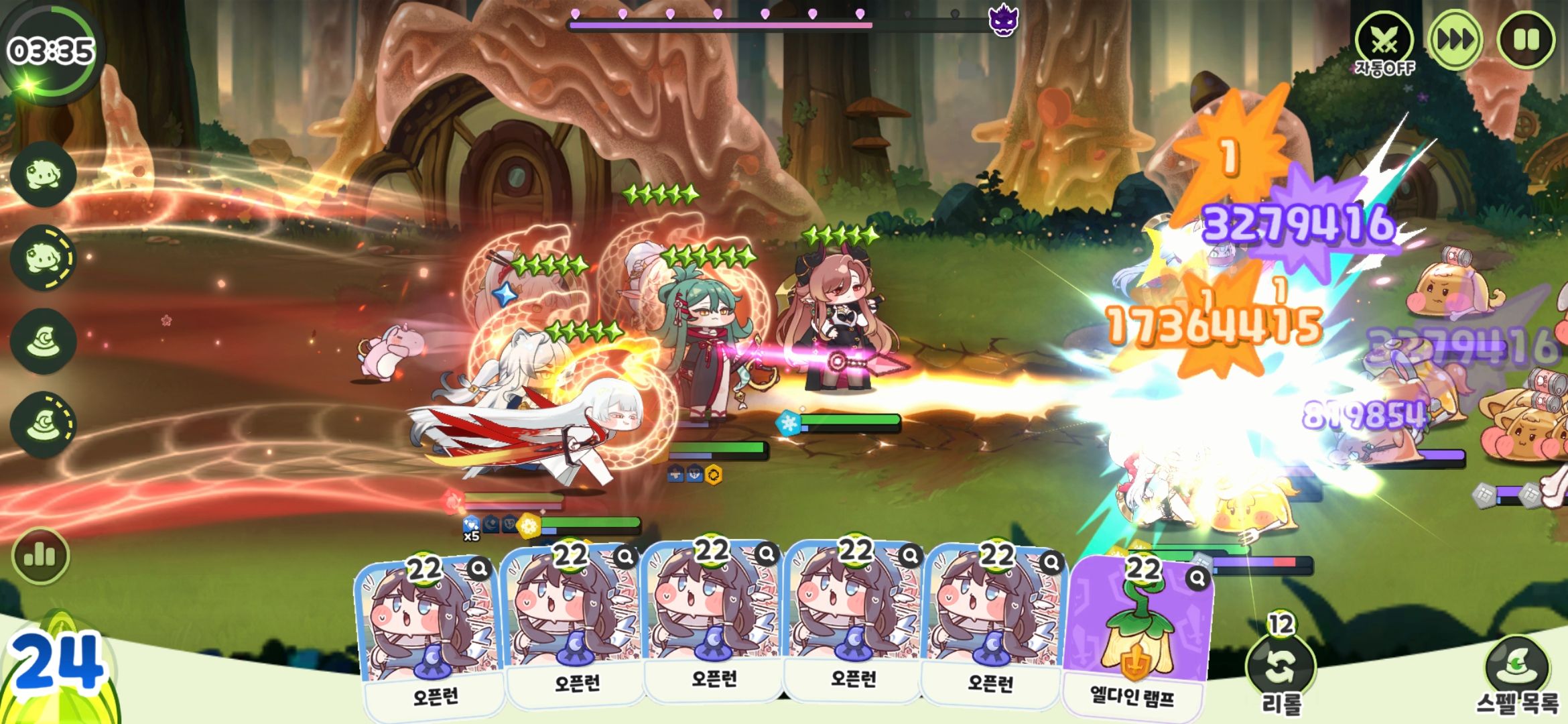Select the creature icon without dashed ring
The image size is (1568, 724).
pyautogui.click(x=43, y=174)
